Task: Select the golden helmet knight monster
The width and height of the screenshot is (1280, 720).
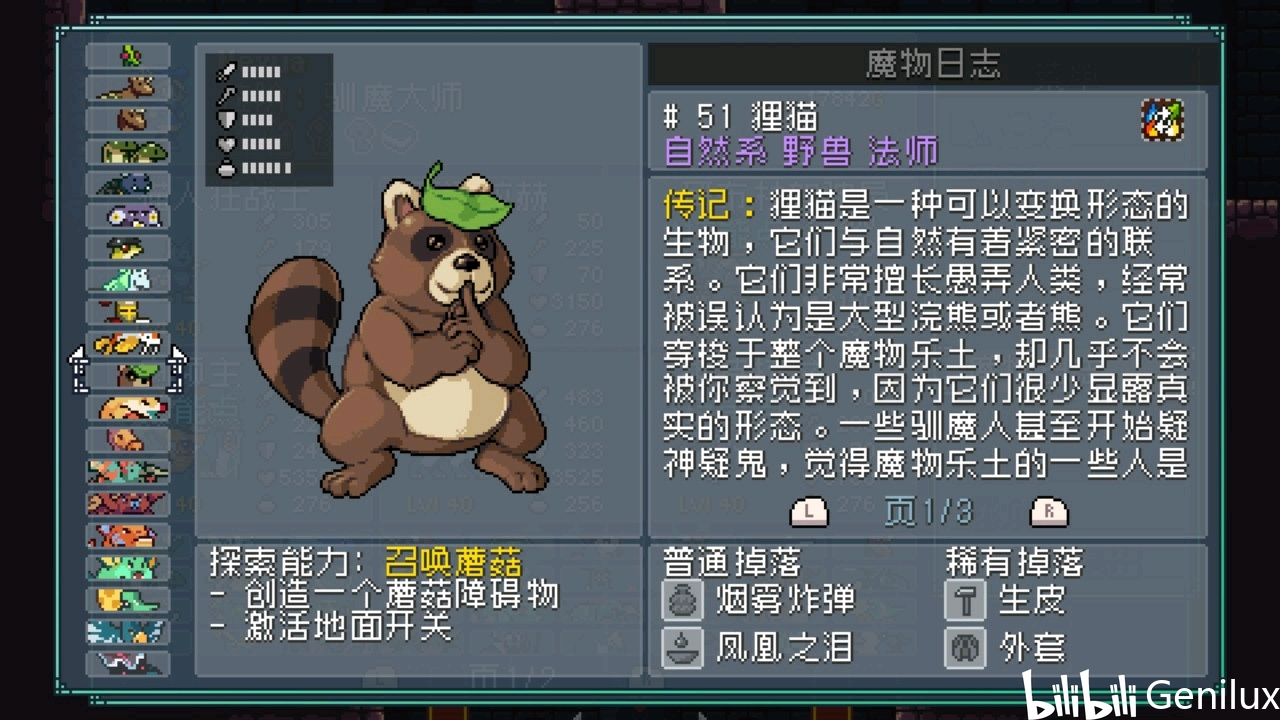Action: [x=129, y=312]
